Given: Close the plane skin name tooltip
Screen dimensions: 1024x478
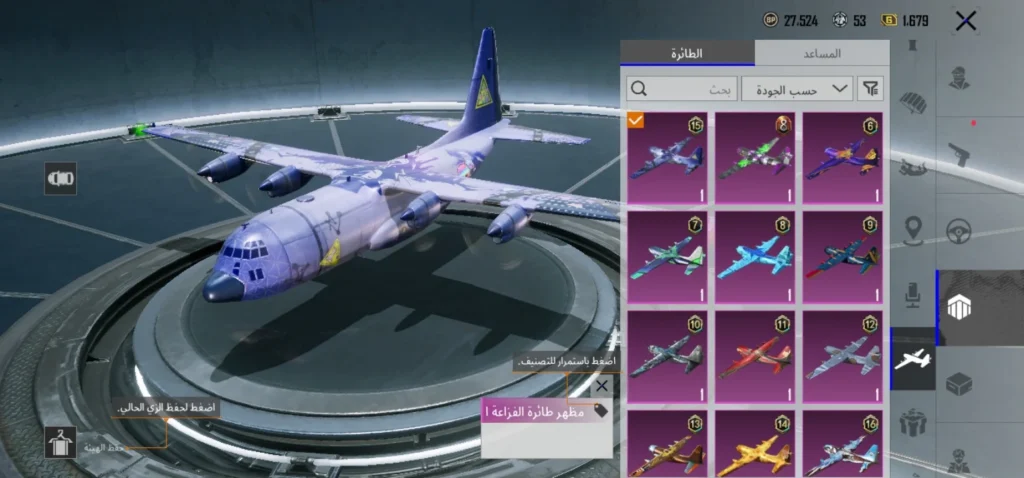Looking at the screenshot, I should [x=601, y=386].
